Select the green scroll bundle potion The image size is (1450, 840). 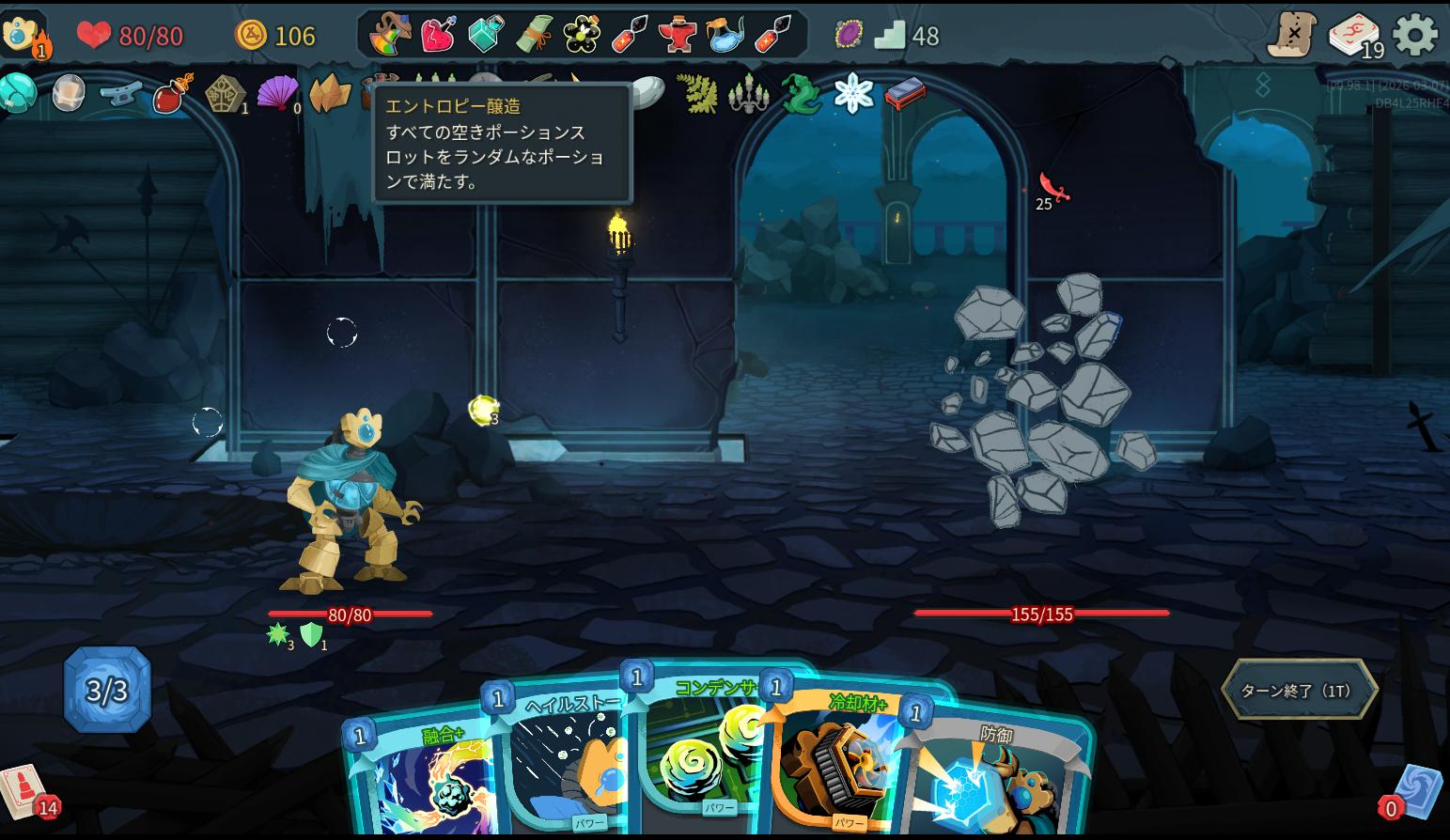click(x=533, y=35)
